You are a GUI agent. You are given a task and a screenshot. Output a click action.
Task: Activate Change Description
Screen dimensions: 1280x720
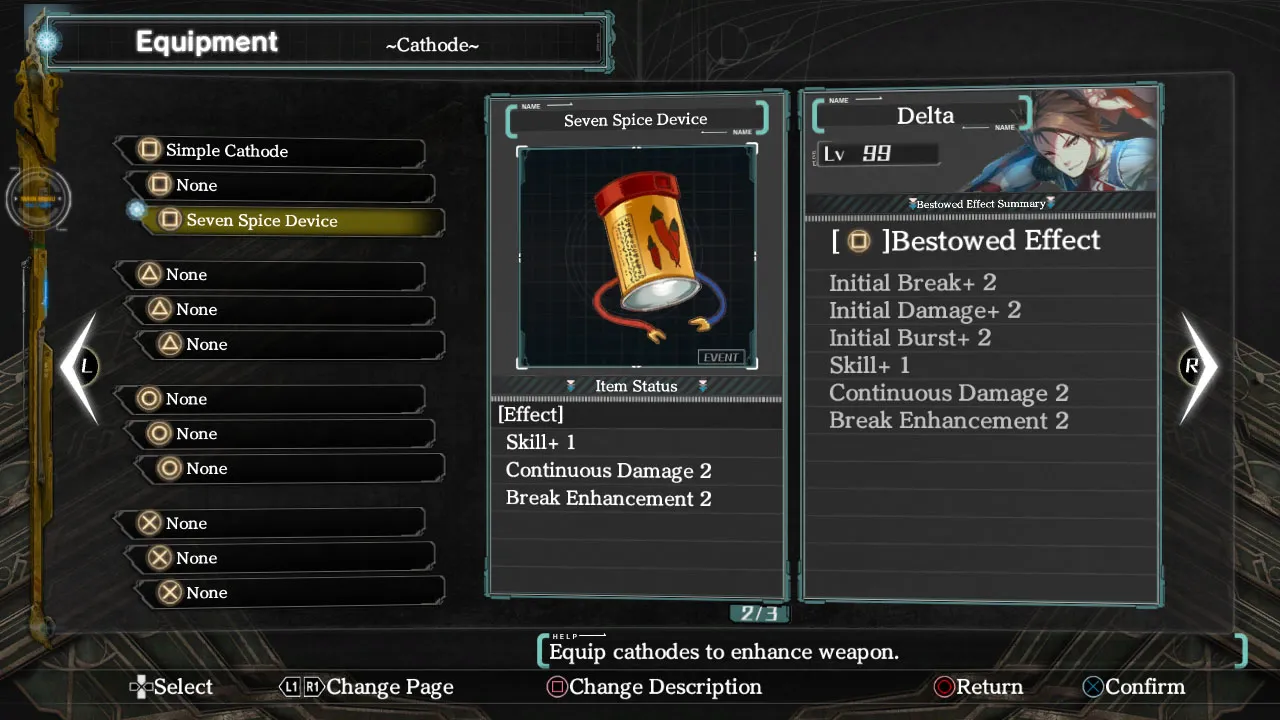point(655,687)
